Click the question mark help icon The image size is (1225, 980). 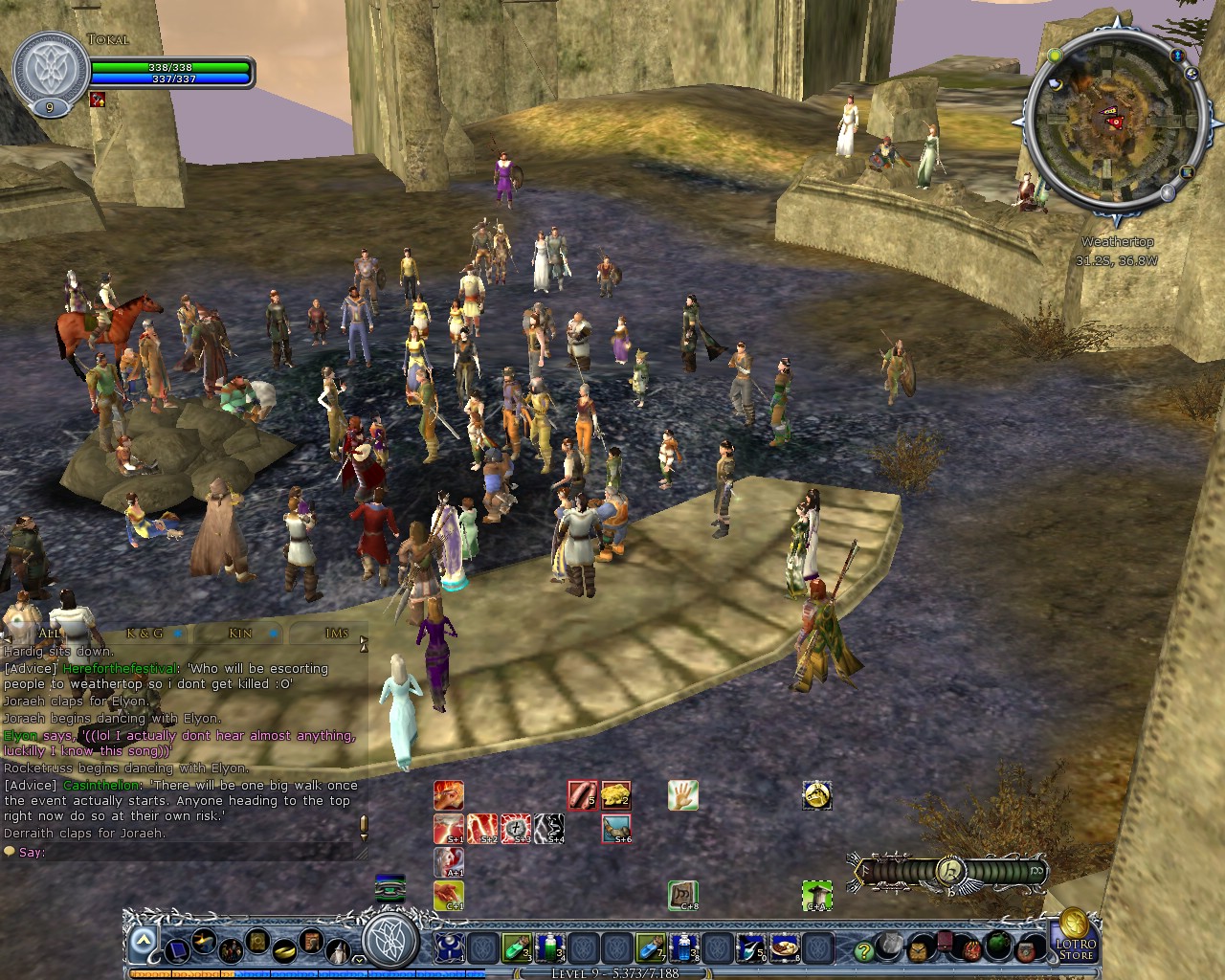click(x=862, y=949)
